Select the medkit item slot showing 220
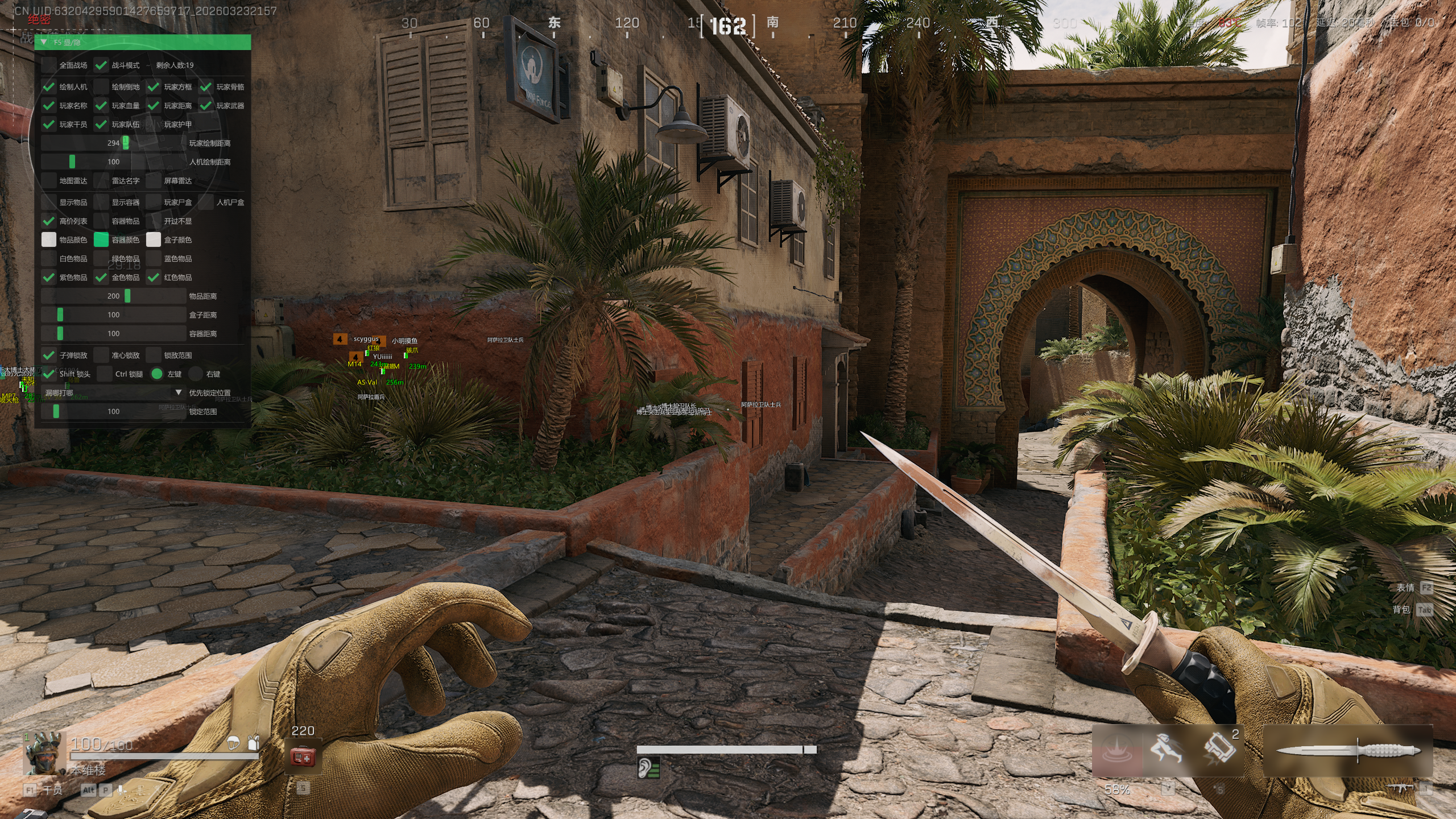Viewport: 1456px width, 819px height. [303, 756]
